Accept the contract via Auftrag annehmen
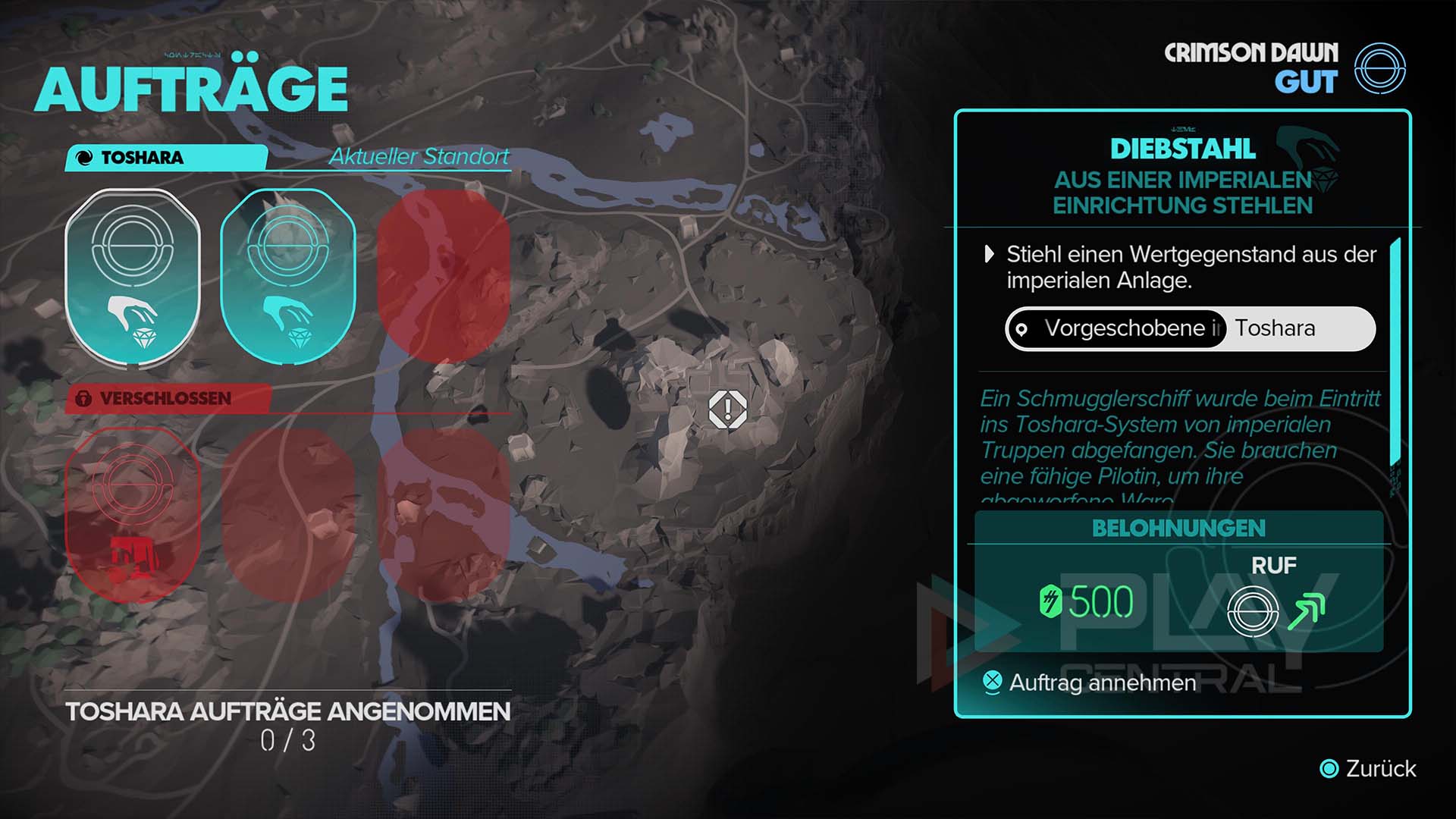 [x=1101, y=683]
